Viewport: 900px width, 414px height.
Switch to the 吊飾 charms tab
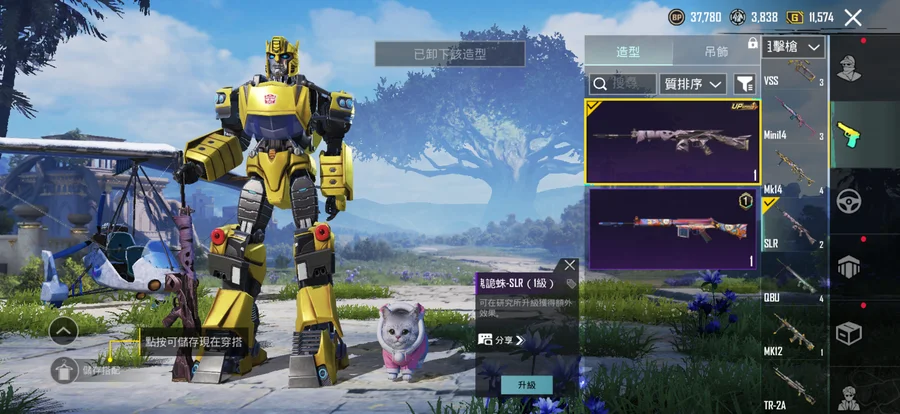(715, 51)
